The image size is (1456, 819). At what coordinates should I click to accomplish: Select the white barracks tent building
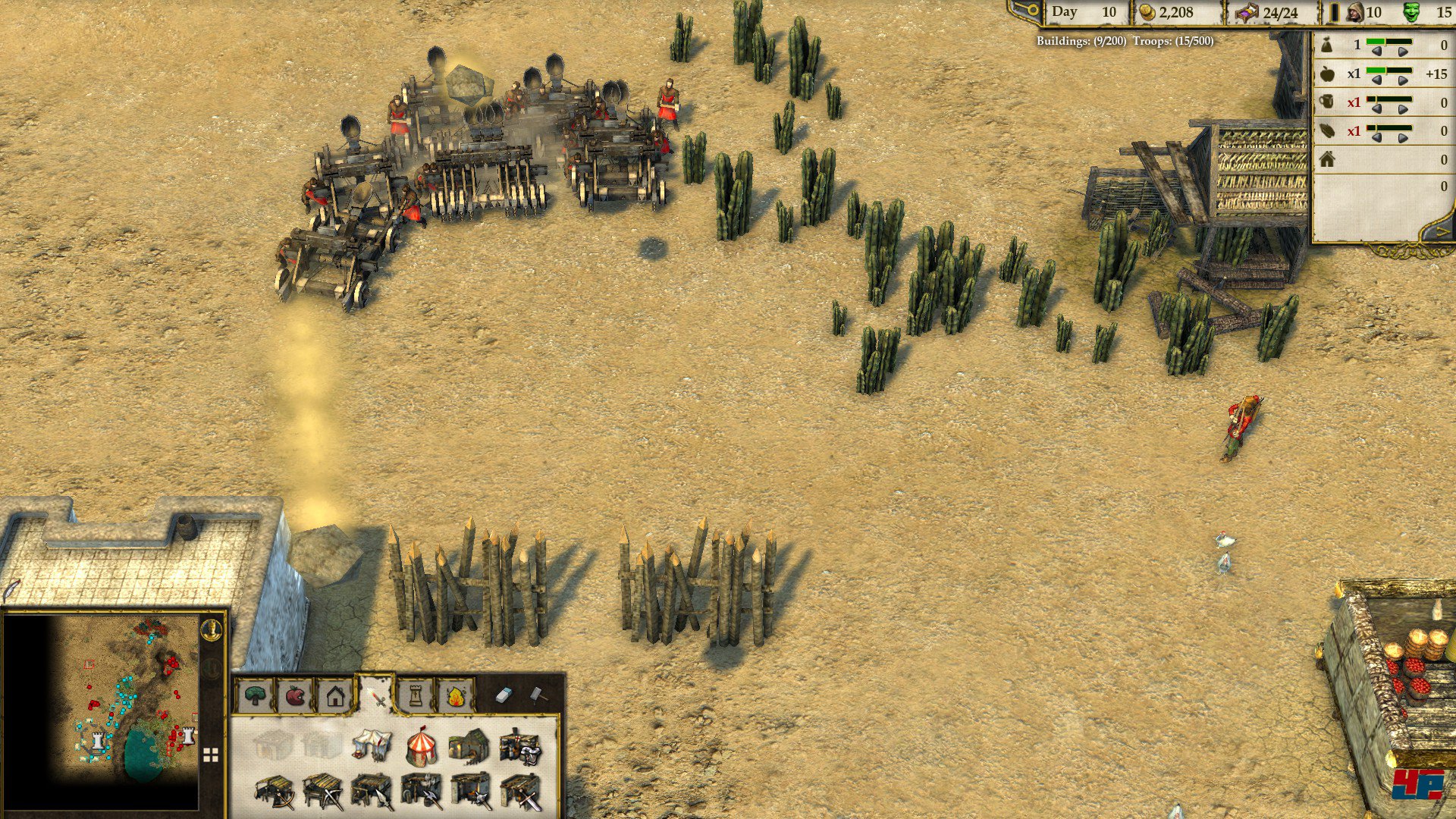click(372, 745)
